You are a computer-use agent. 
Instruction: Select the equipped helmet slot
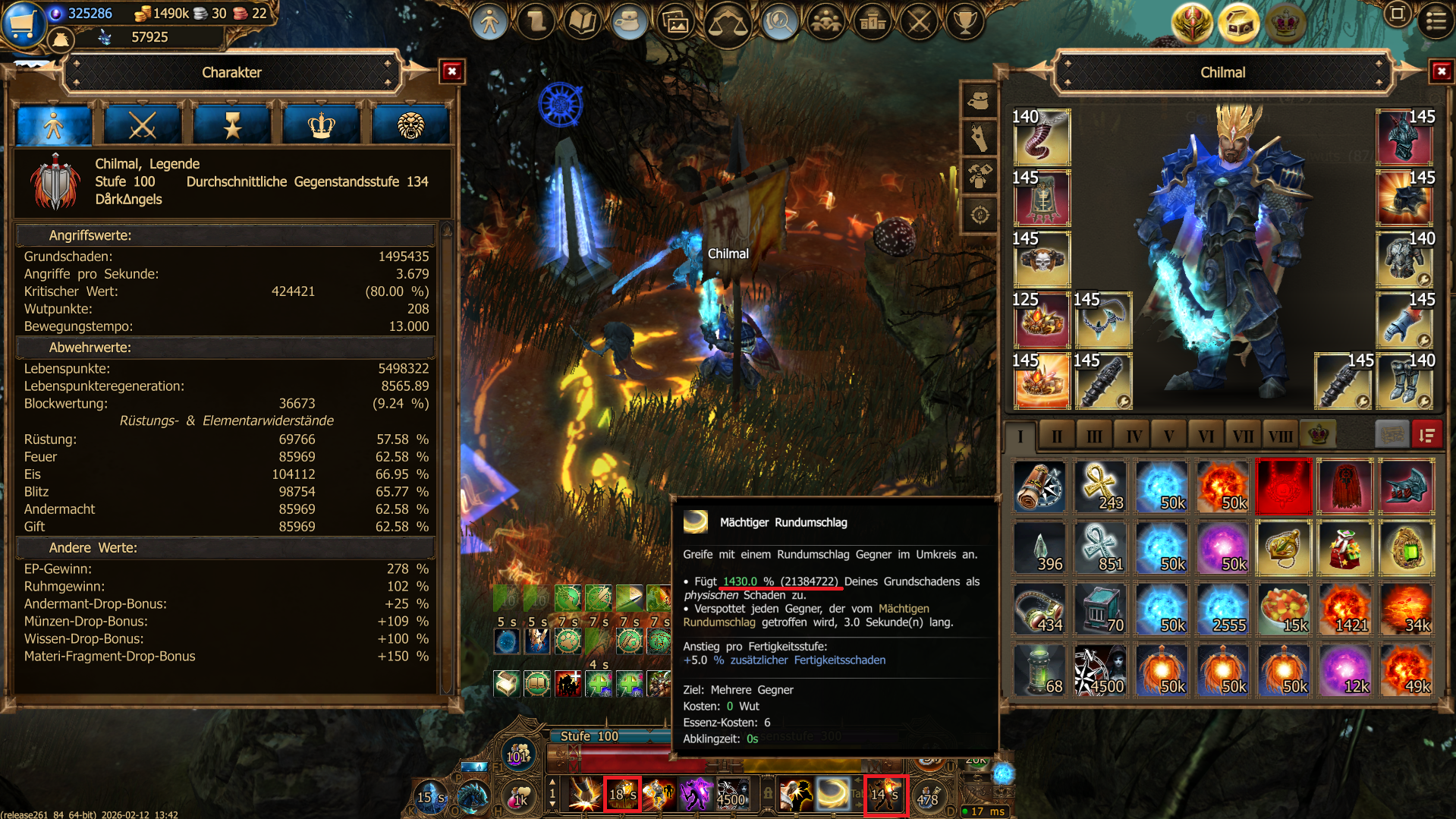(x=1404, y=137)
